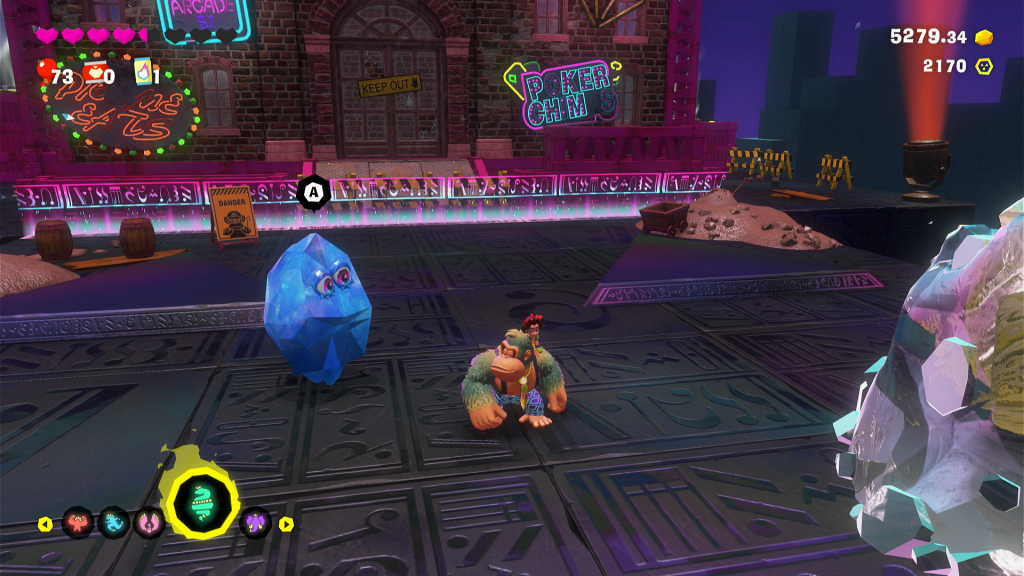
Task: Click the right yellow transformation arrow
Action: click(x=286, y=523)
